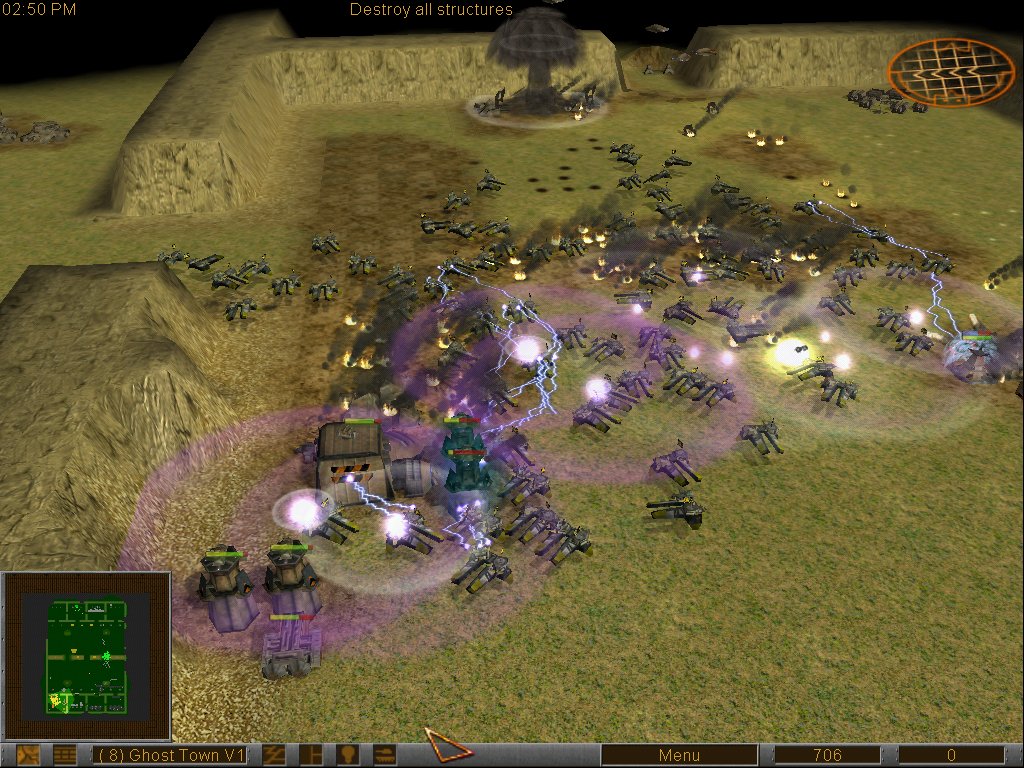Viewport: 1024px width, 768px height.
Task: Click the Ghost Town V1 map name box
Action: pyautogui.click(x=170, y=755)
